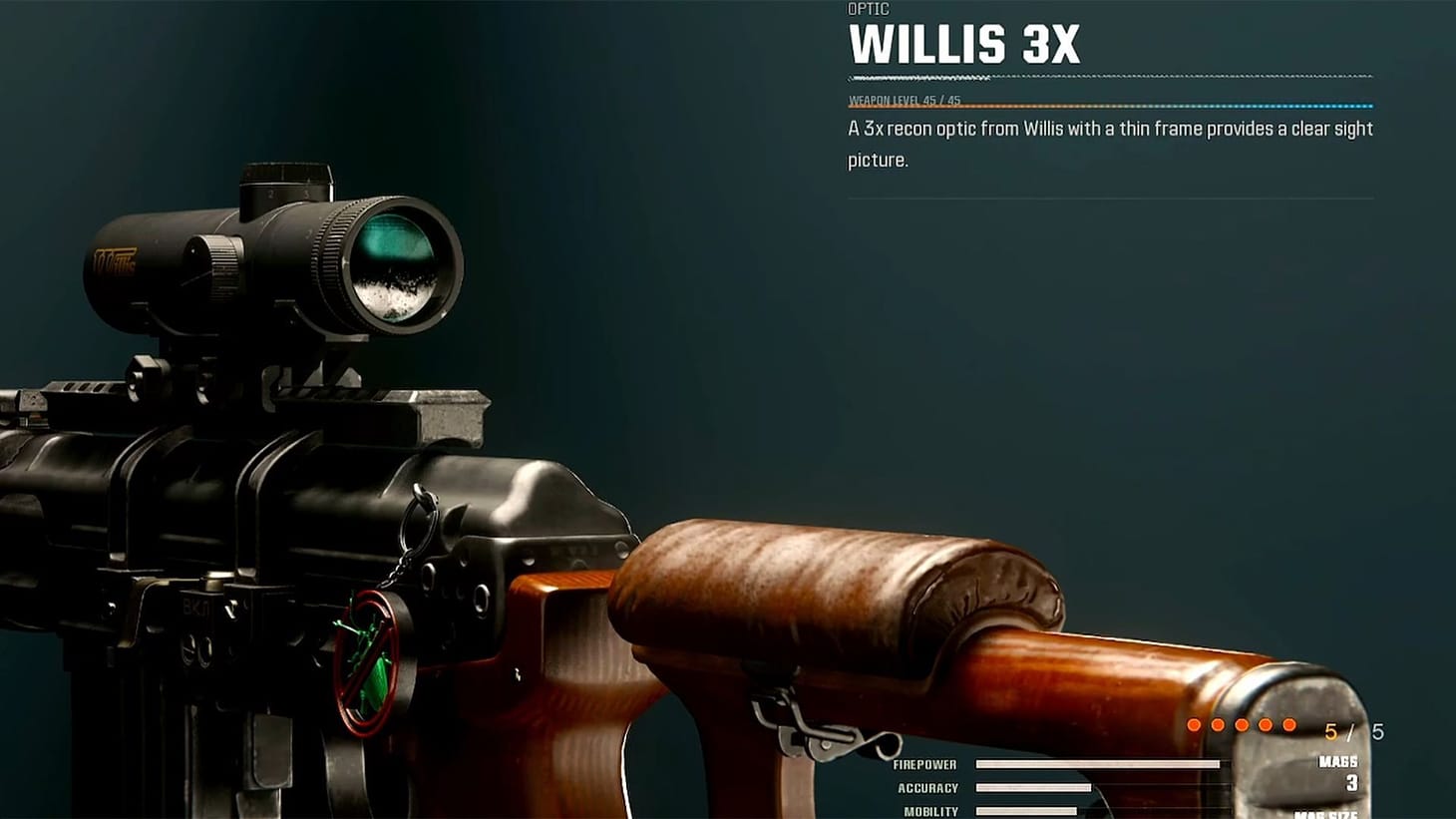1456x819 pixels.
Task: Click the second orange attachment dot
Action: pos(1219,725)
